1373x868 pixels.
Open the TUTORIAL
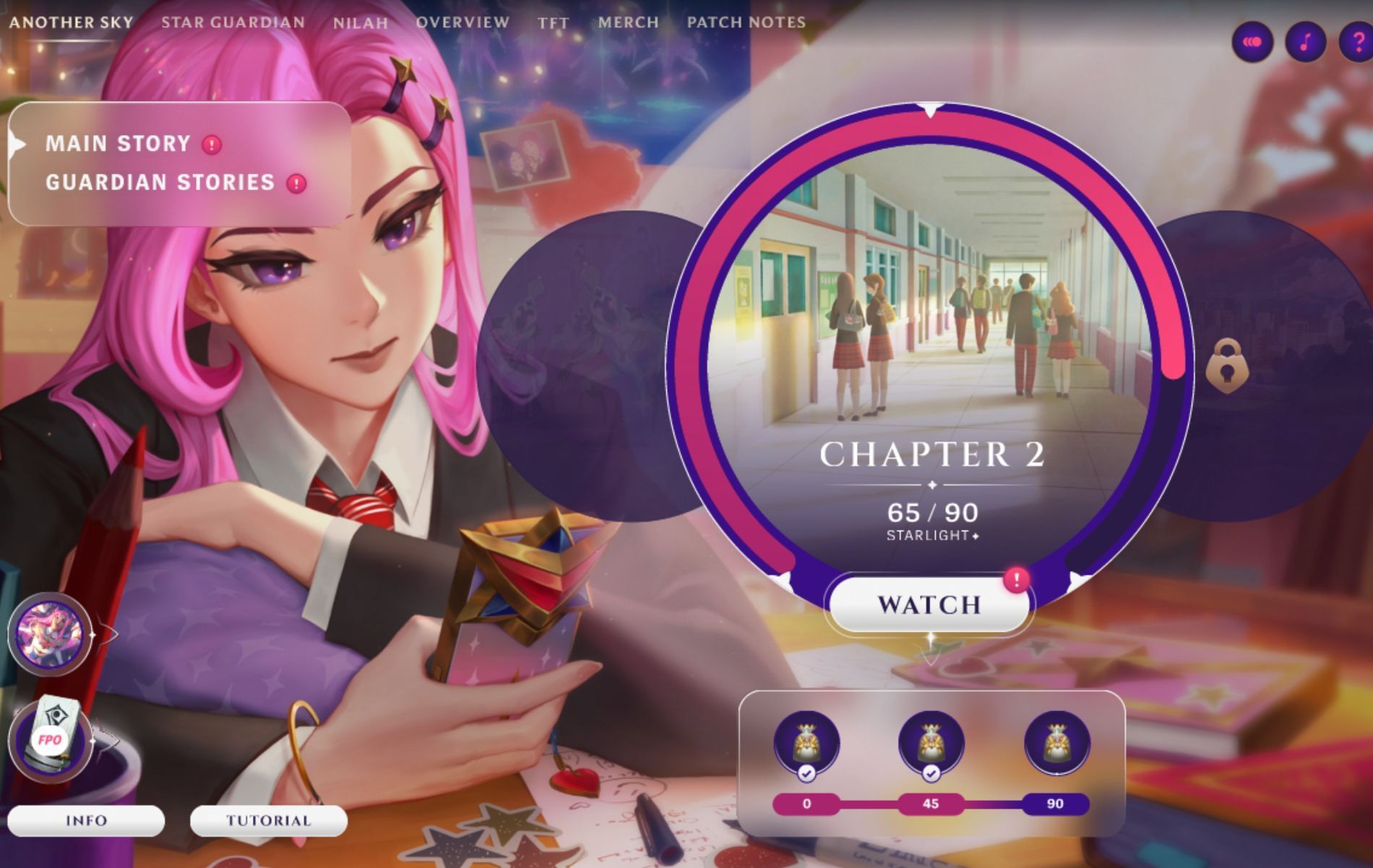tap(268, 821)
